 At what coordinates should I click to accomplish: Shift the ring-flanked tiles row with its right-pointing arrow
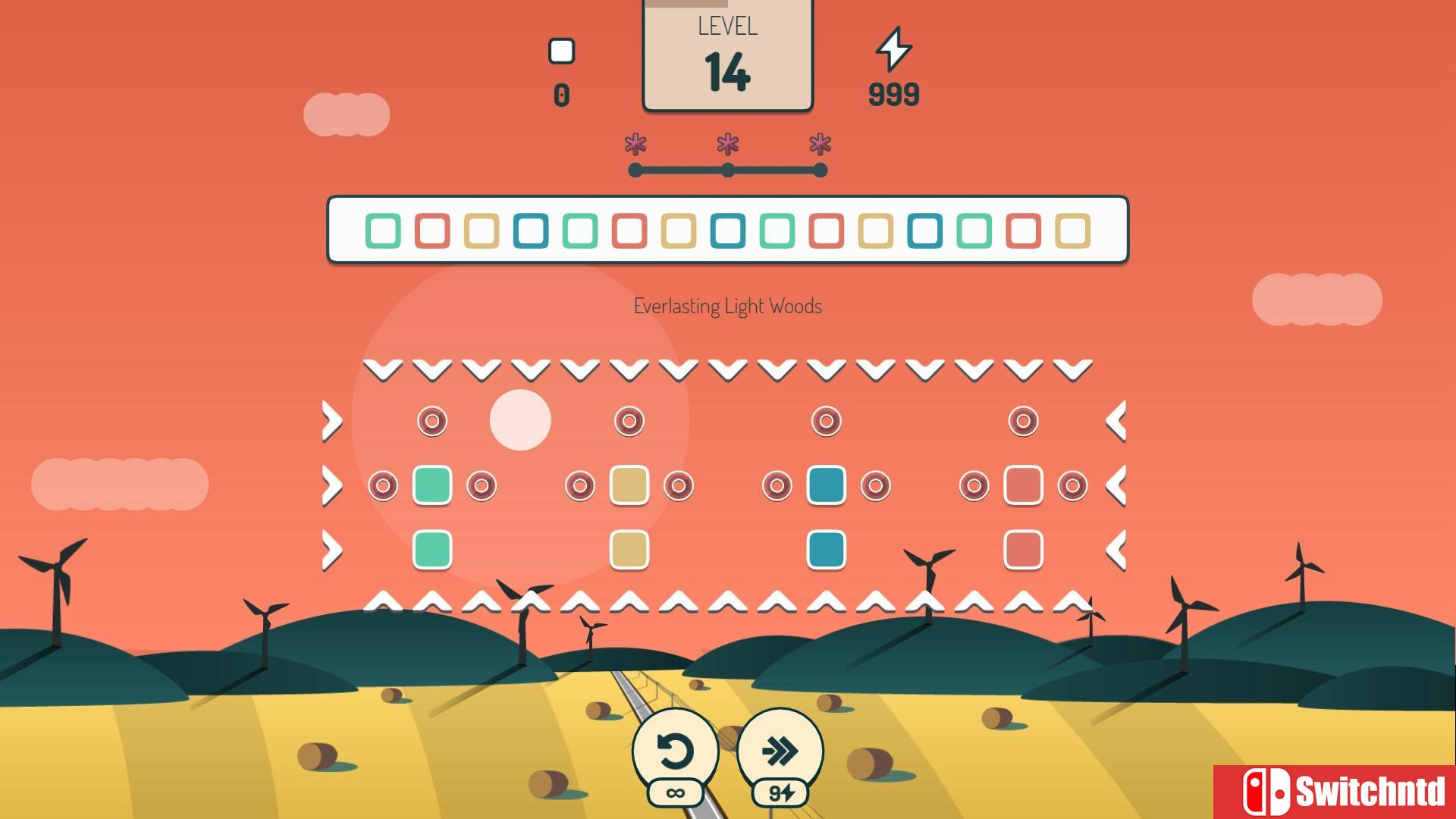tap(332, 485)
